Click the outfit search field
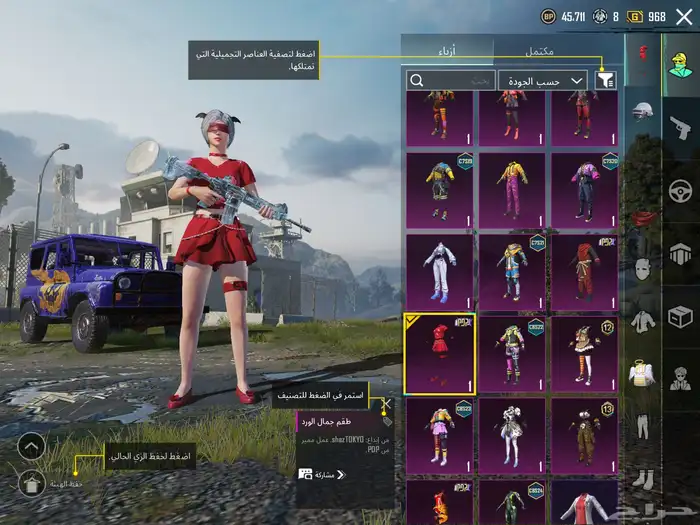Viewport: 700px width, 525px height. pyautogui.click(x=451, y=80)
